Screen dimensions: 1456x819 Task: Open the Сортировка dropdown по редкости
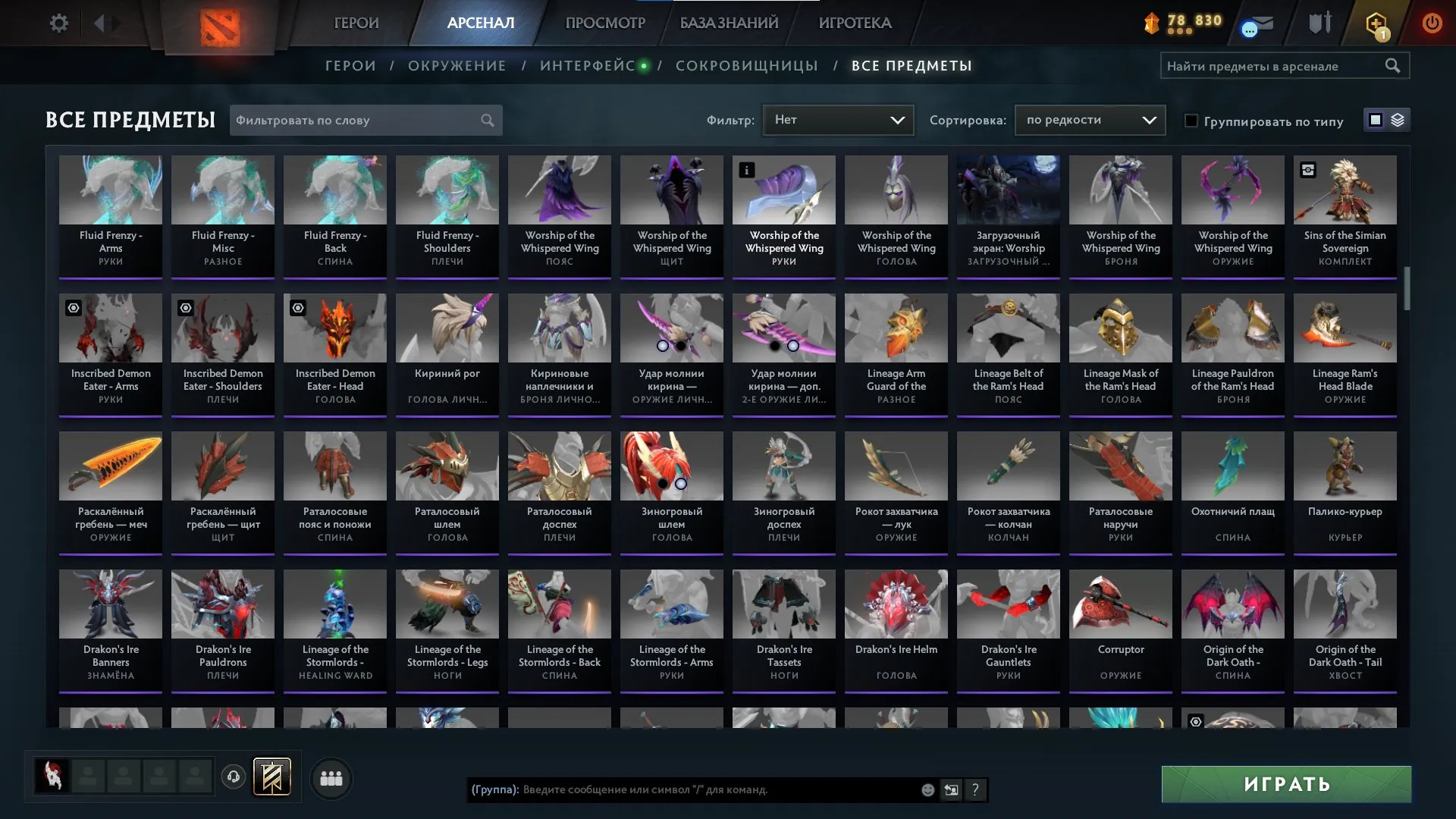1090,119
